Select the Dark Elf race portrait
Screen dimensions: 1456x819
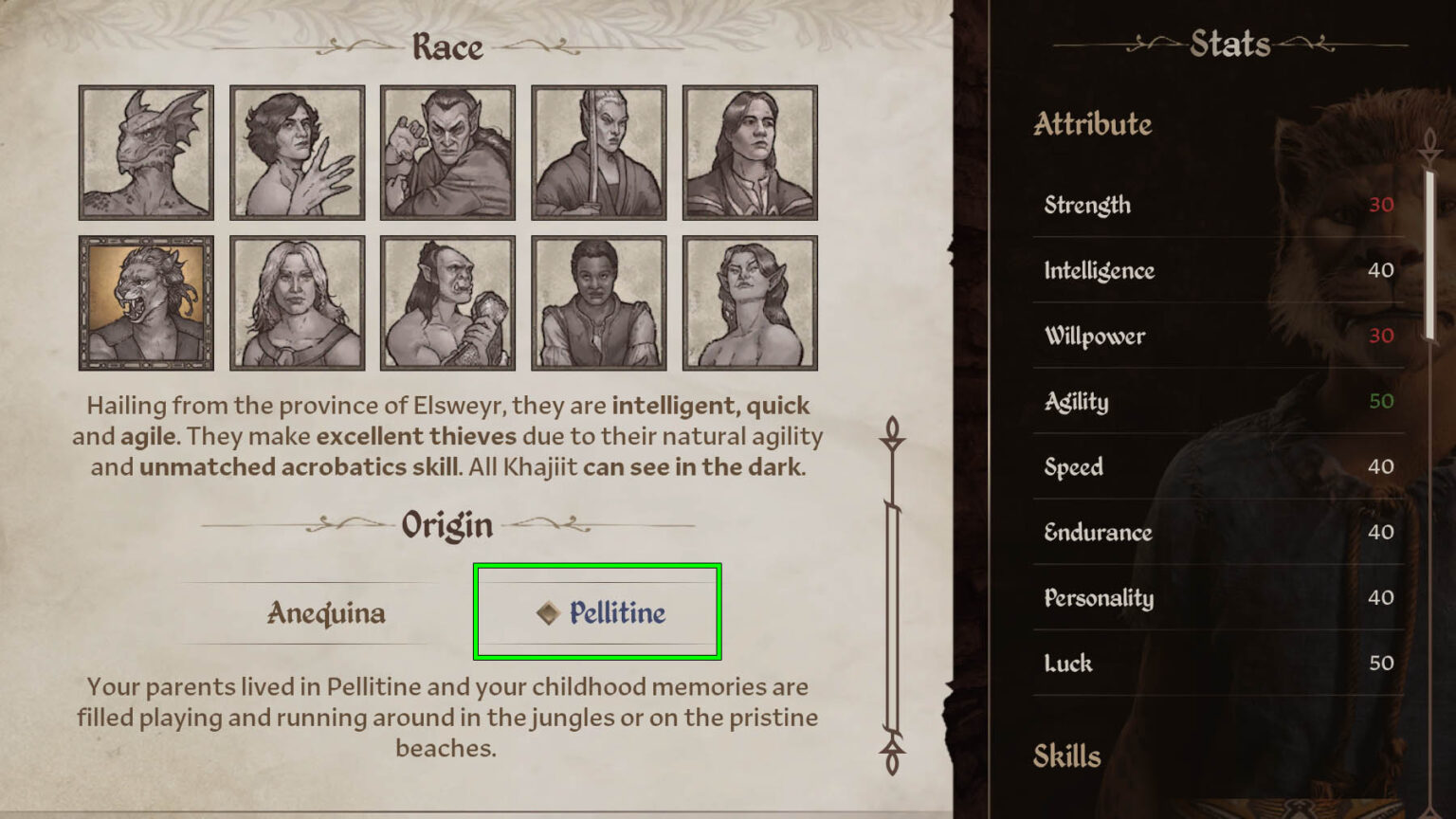pos(447,152)
